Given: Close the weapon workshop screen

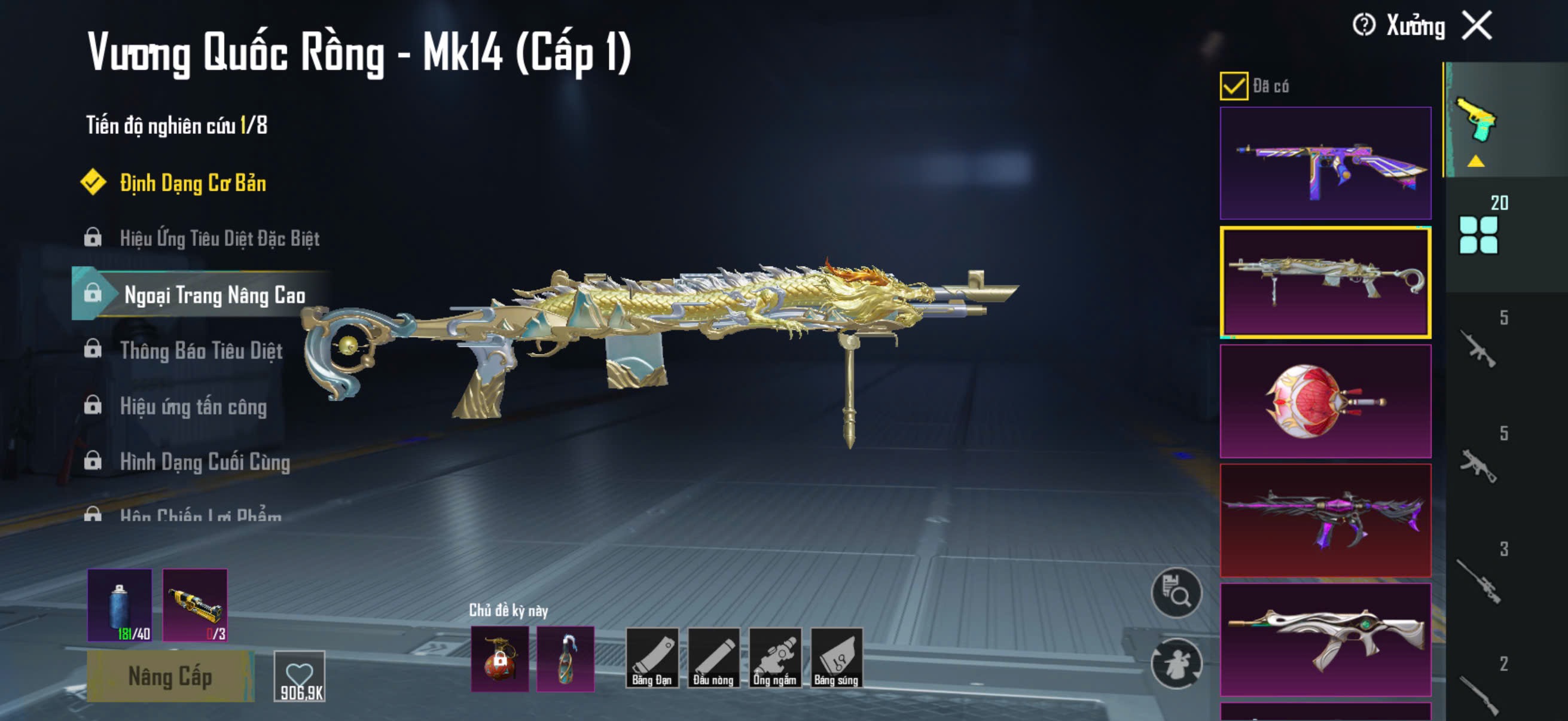Looking at the screenshot, I should click(x=1477, y=26).
